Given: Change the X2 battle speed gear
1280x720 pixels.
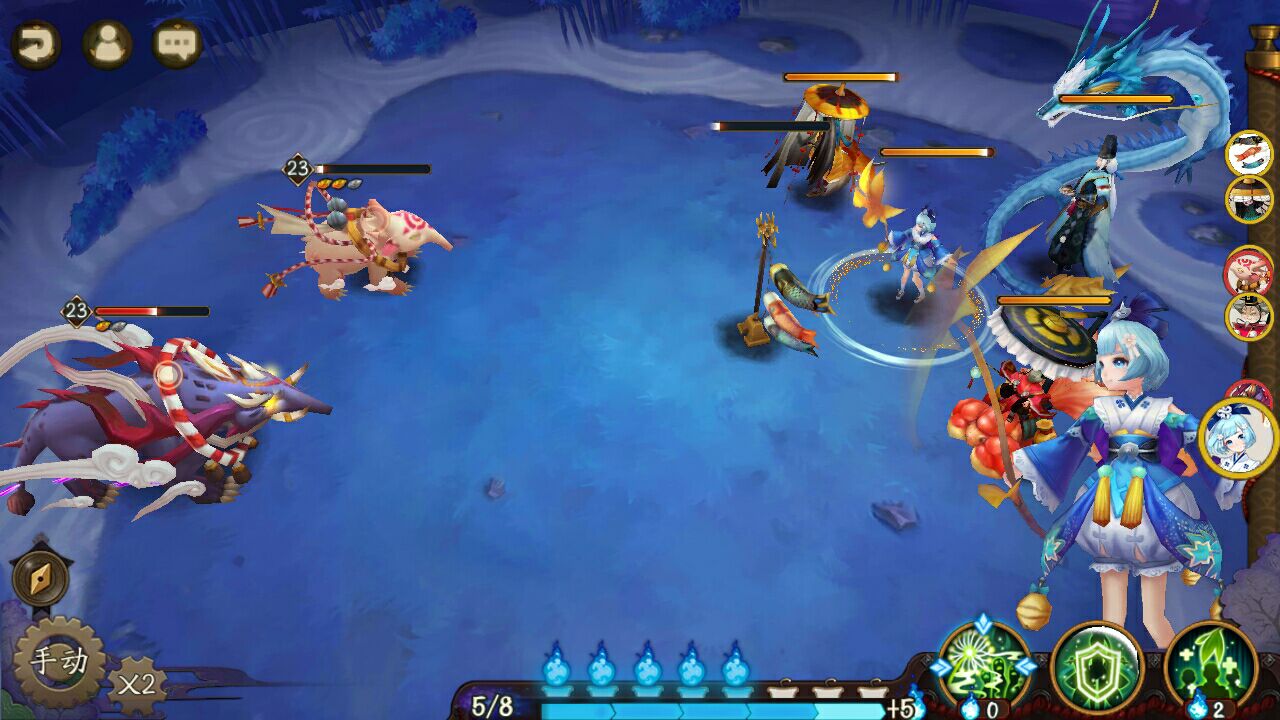Looking at the screenshot, I should 137,684.
